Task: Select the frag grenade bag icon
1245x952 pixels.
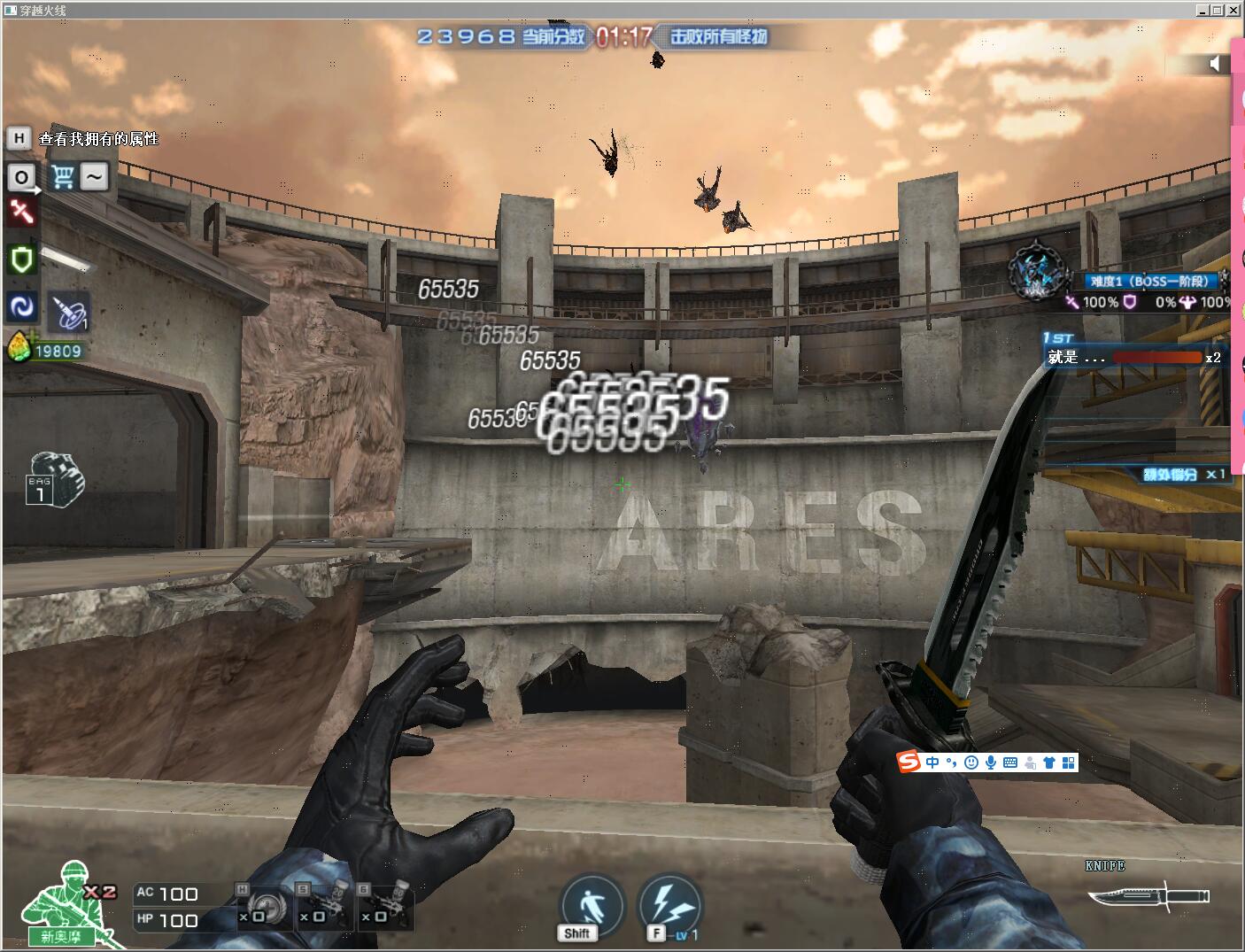Action: coord(54,479)
